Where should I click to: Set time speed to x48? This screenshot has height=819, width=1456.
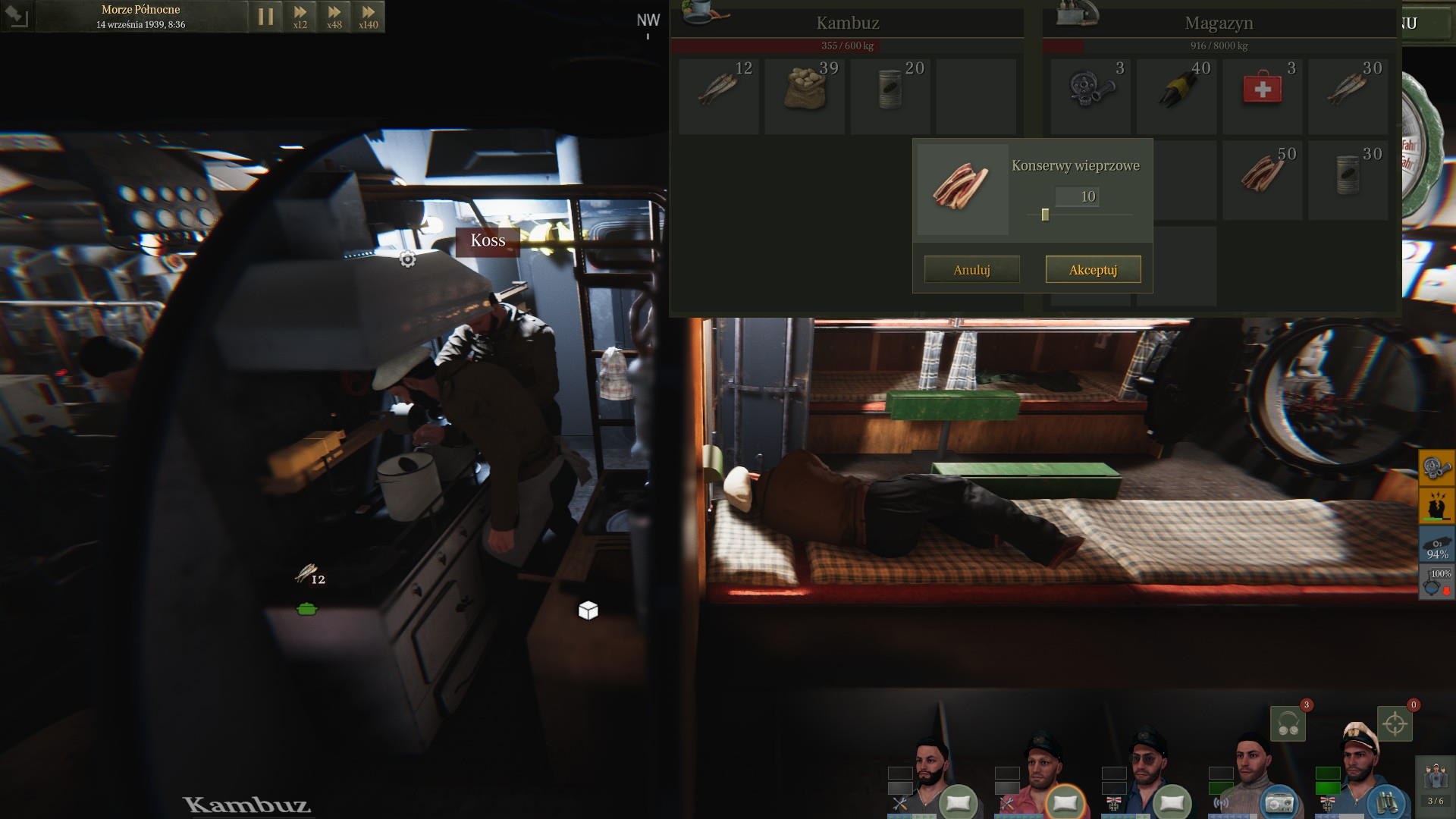[334, 17]
